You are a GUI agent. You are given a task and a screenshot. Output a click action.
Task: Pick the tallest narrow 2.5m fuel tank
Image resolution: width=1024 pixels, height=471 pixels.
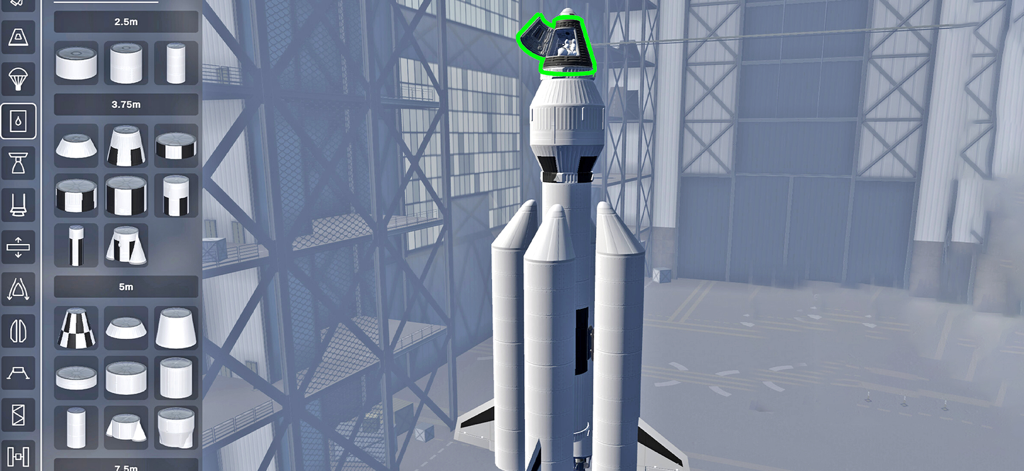(x=176, y=63)
